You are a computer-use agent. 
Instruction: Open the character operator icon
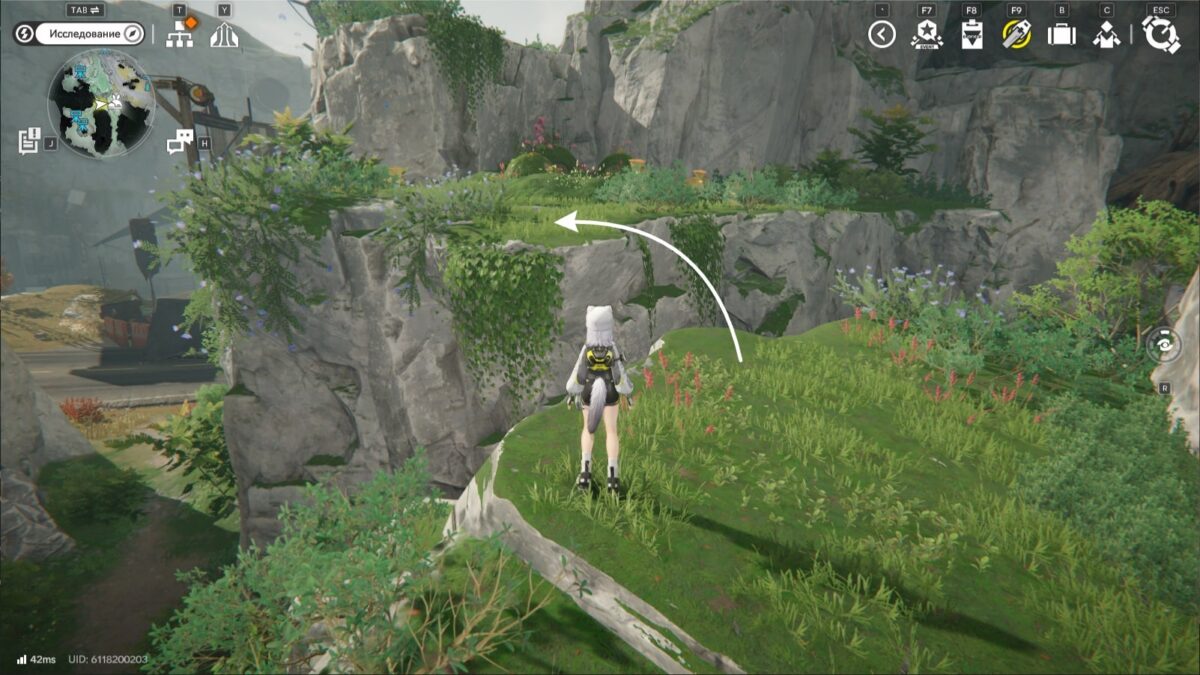point(1106,35)
